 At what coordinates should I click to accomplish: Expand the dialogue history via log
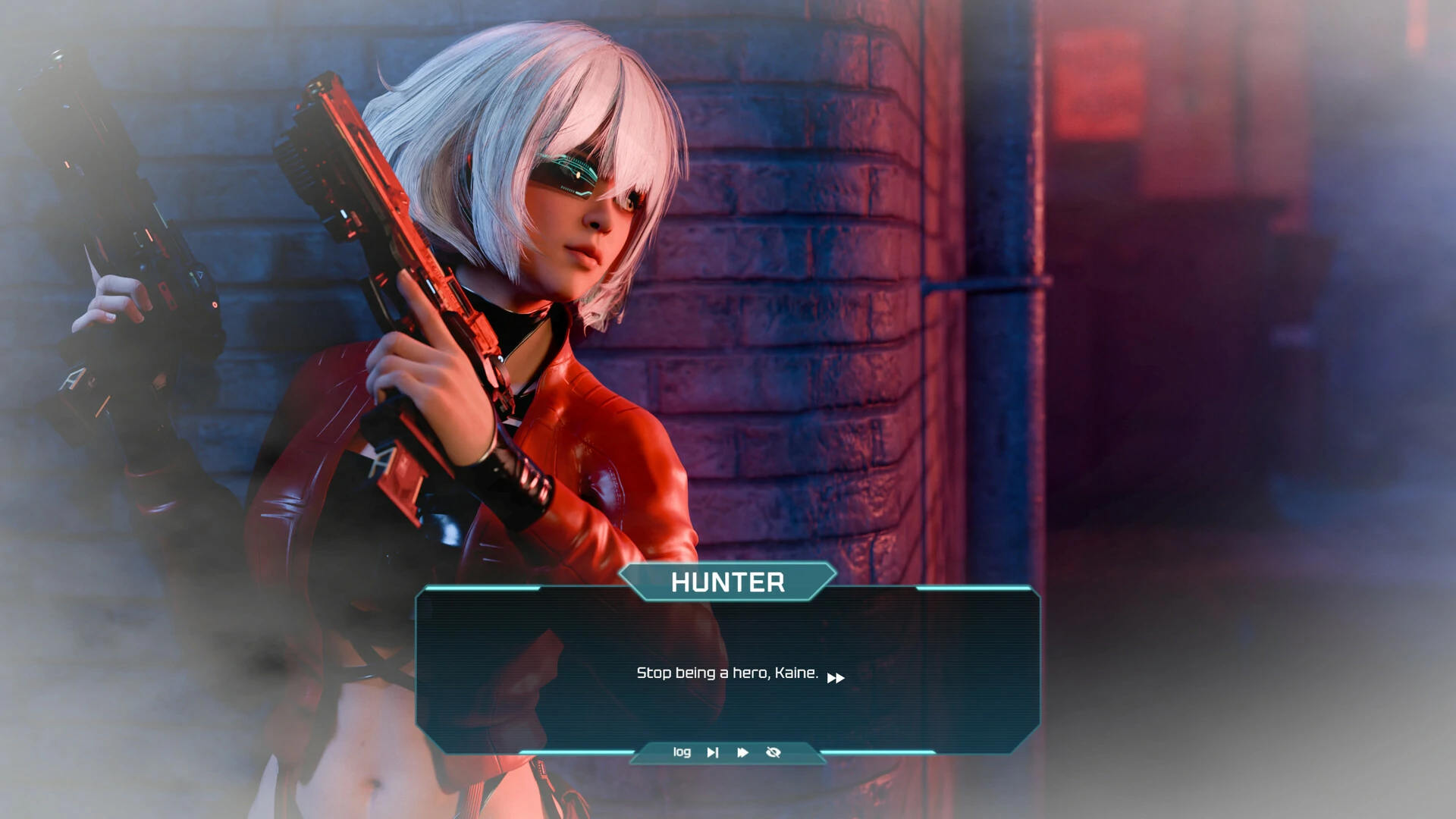pyautogui.click(x=681, y=752)
